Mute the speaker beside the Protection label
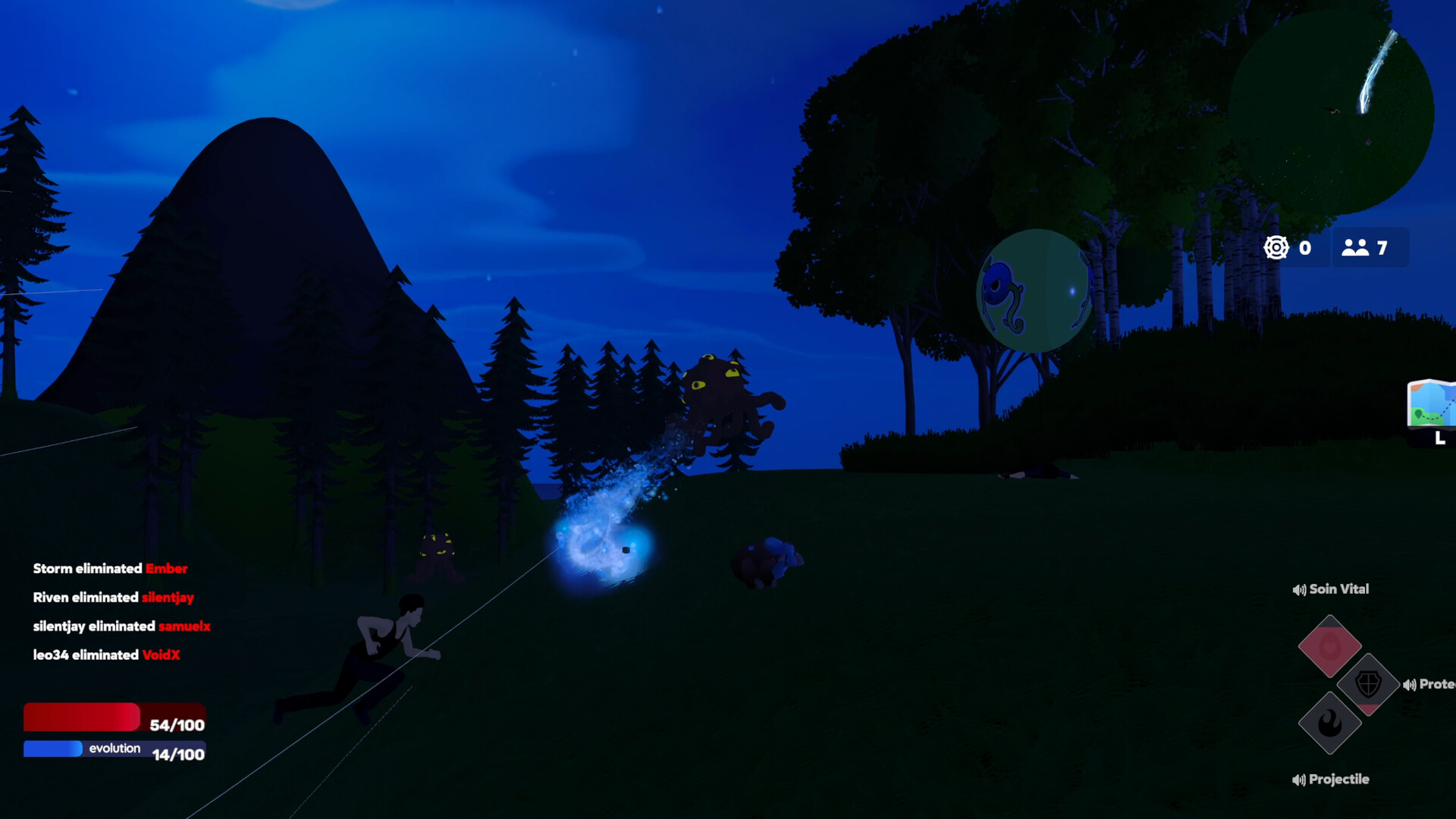The height and width of the screenshot is (819, 1456). coord(1410,685)
